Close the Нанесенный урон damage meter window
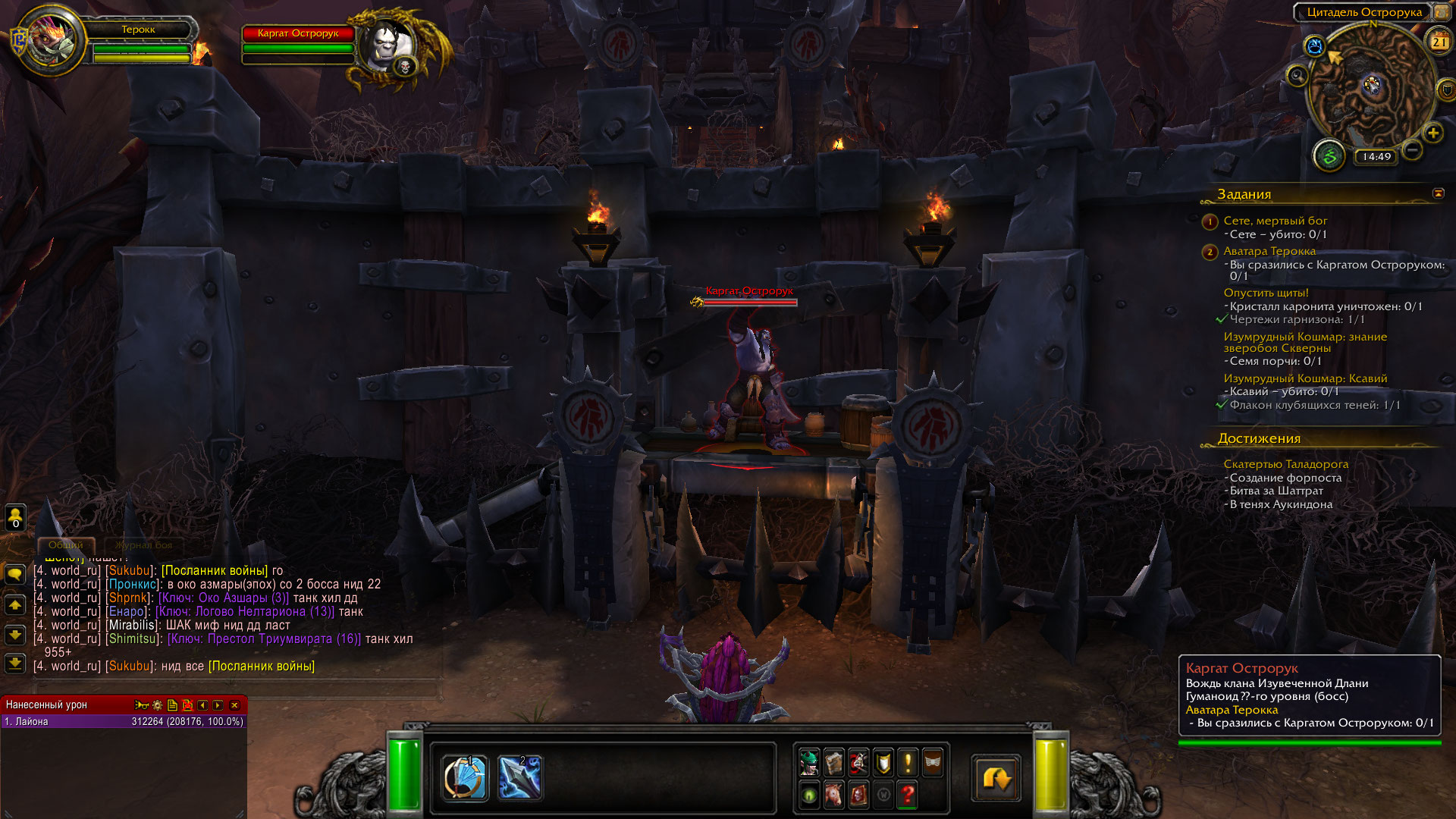 click(234, 705)
